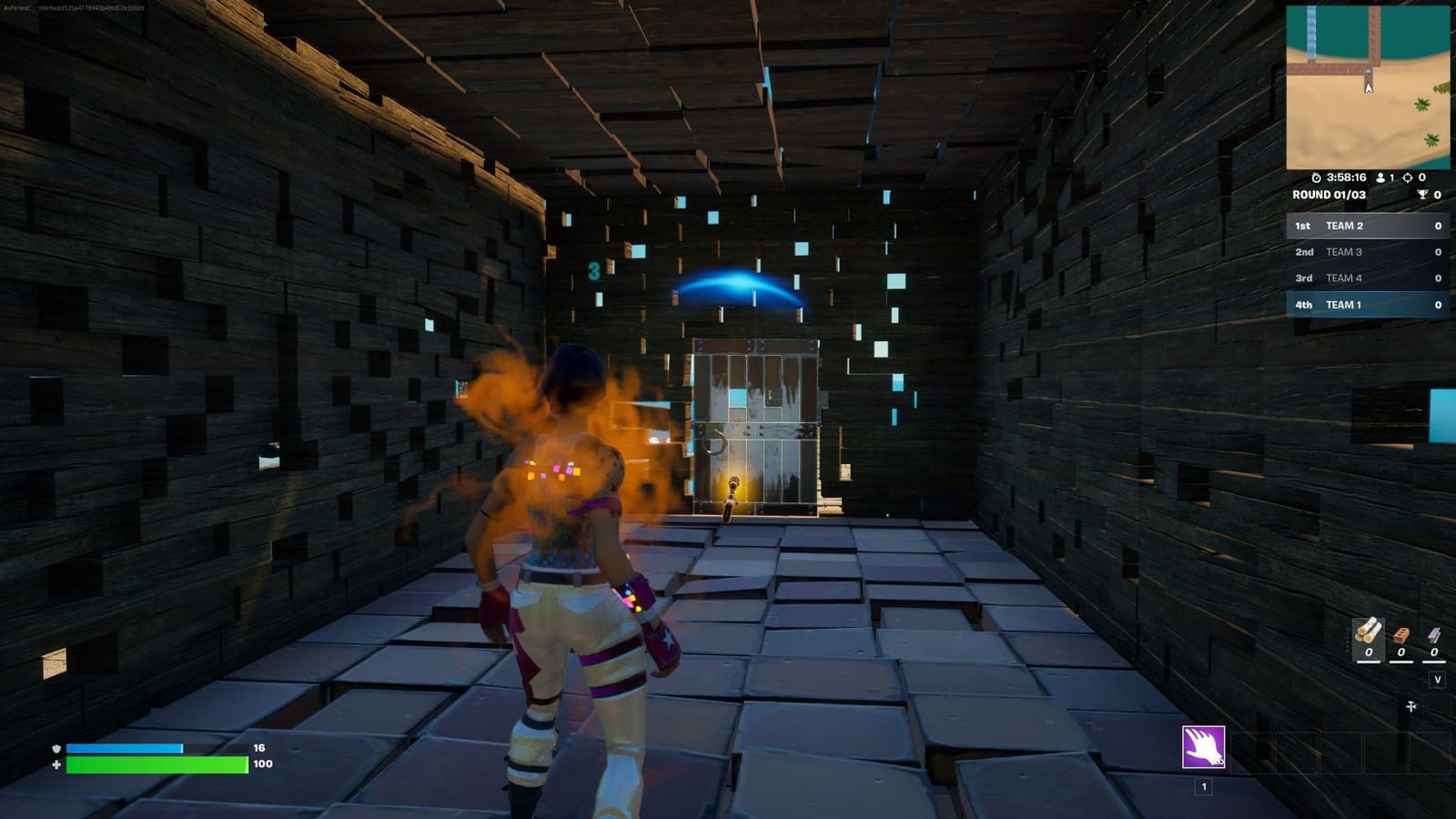
Task: Expand the Round 01/03 header
Action: (1329, 194)
